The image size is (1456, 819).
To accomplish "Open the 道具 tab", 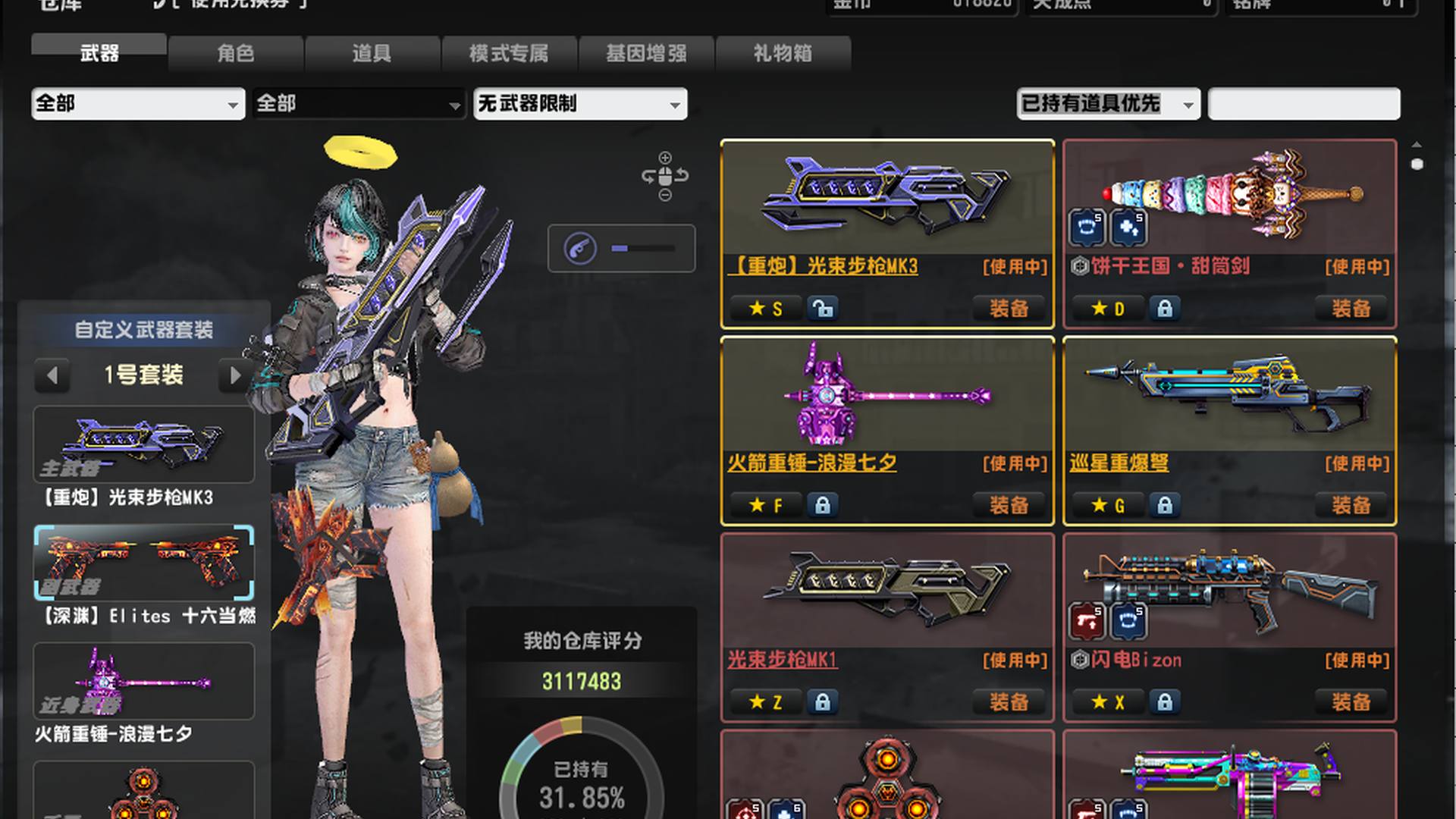I will tap(372, 53).
